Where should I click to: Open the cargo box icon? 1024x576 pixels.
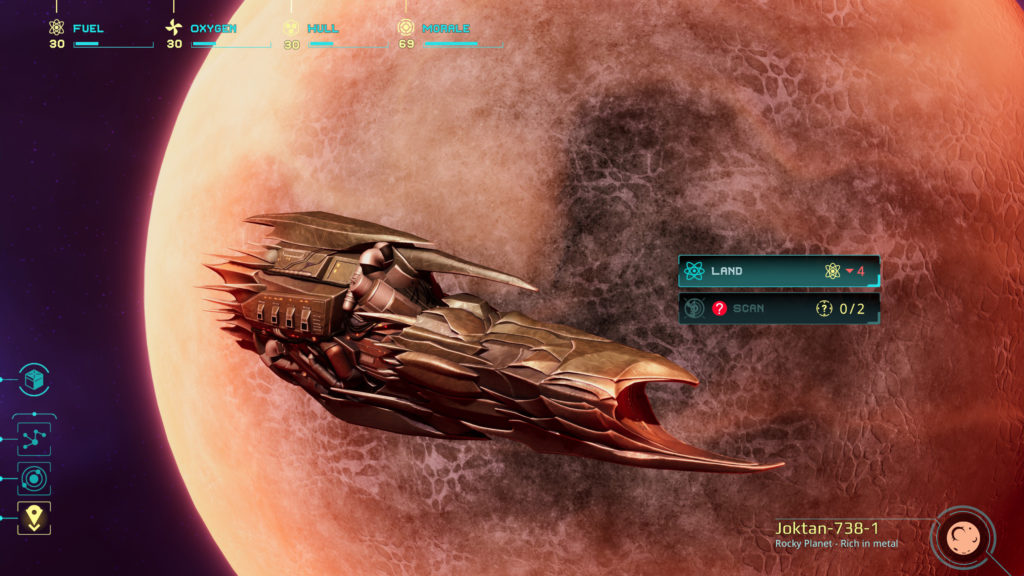[x=34, y=379]
